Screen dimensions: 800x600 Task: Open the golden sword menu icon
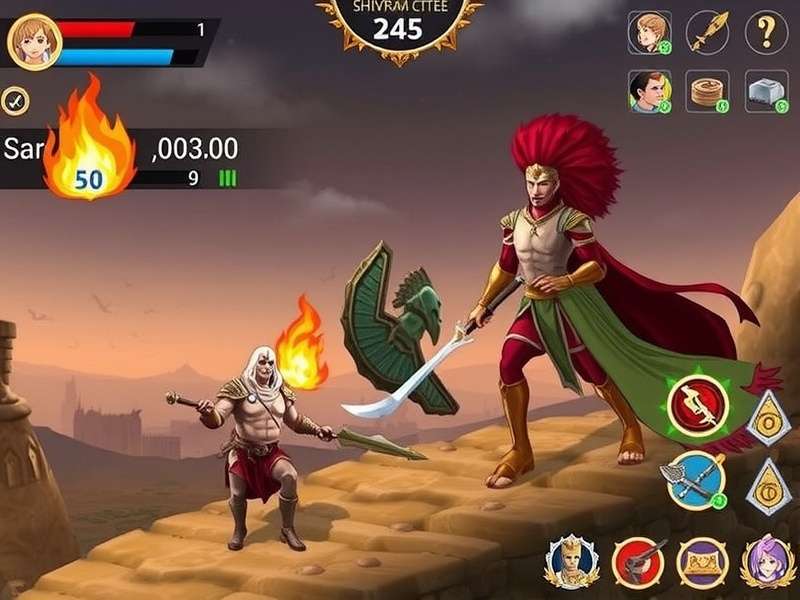coord(707,32)
